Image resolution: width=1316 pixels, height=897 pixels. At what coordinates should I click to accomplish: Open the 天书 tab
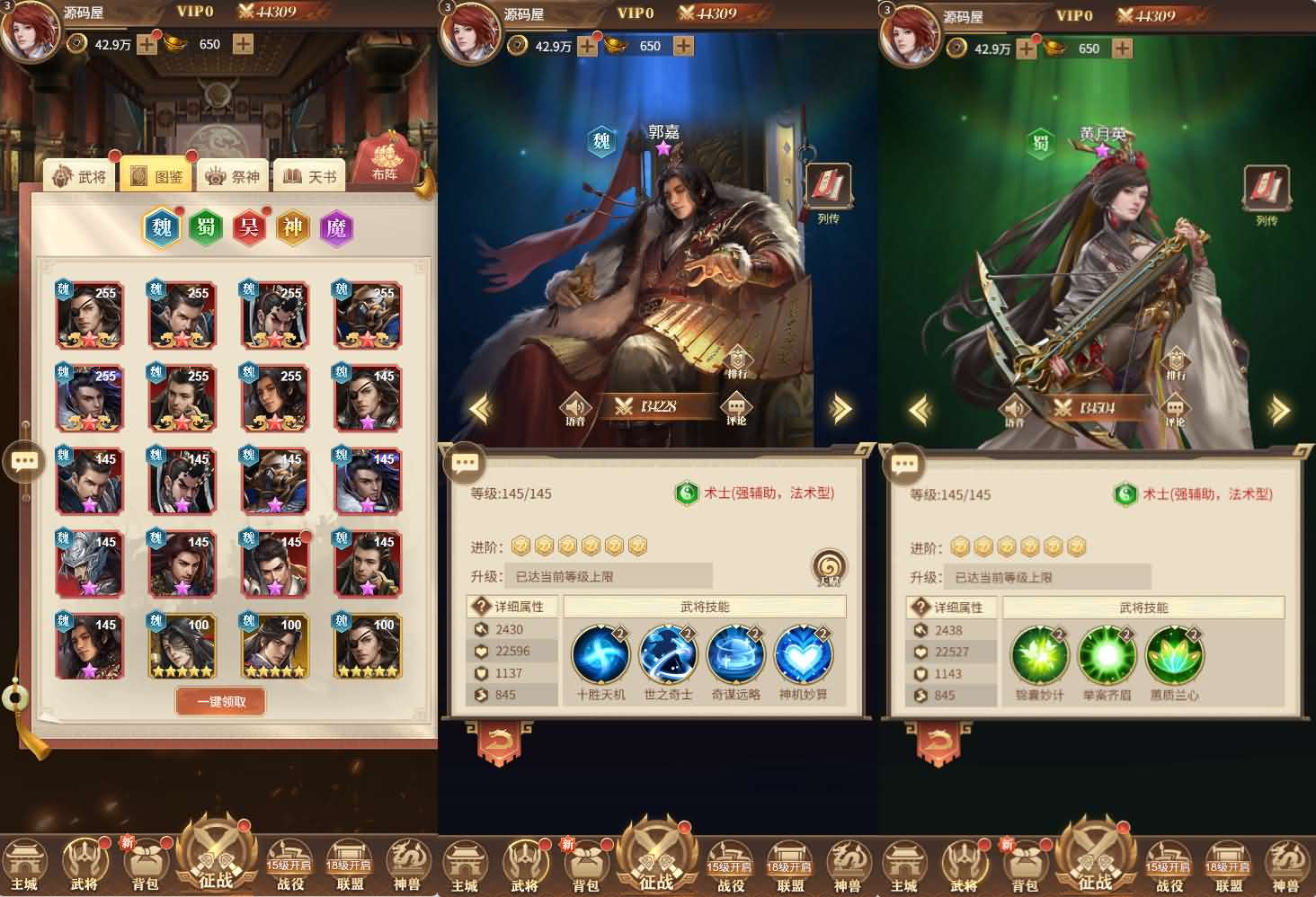pos(310,176)
